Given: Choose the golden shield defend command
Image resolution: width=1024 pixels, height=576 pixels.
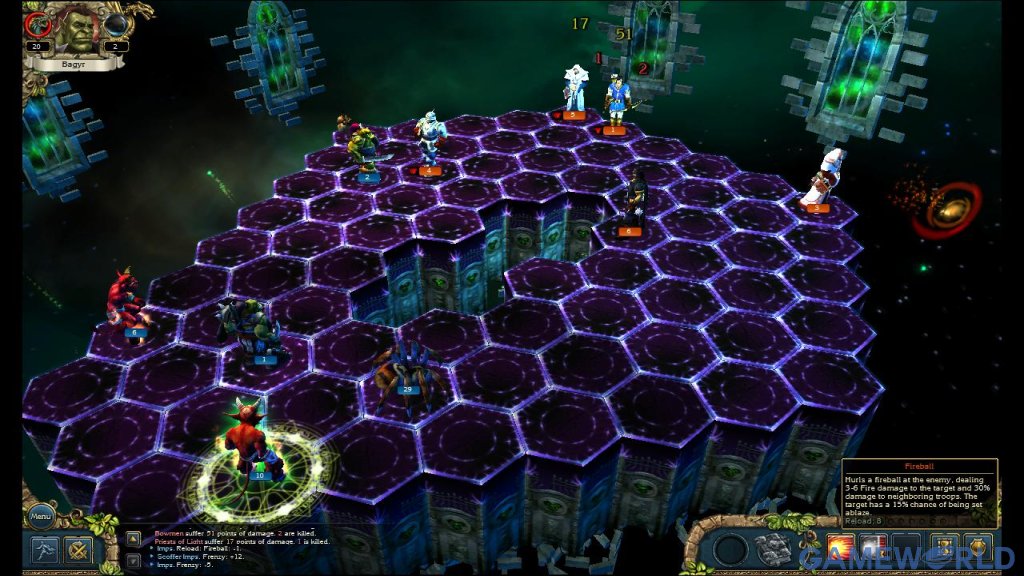Looking at the screenshot, I should coord(977,549).
